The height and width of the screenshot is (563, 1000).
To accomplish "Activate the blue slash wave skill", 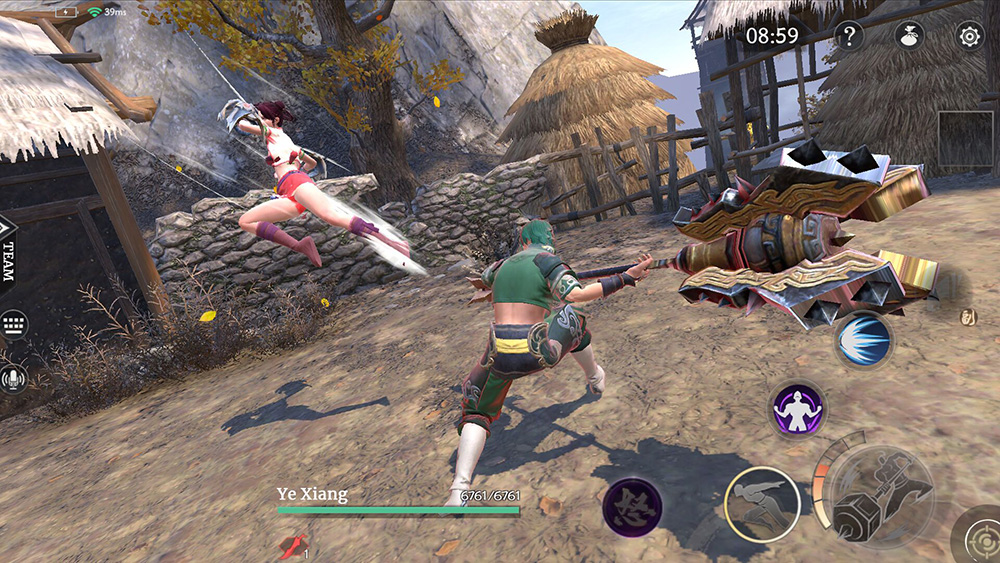I will point(864,340).
